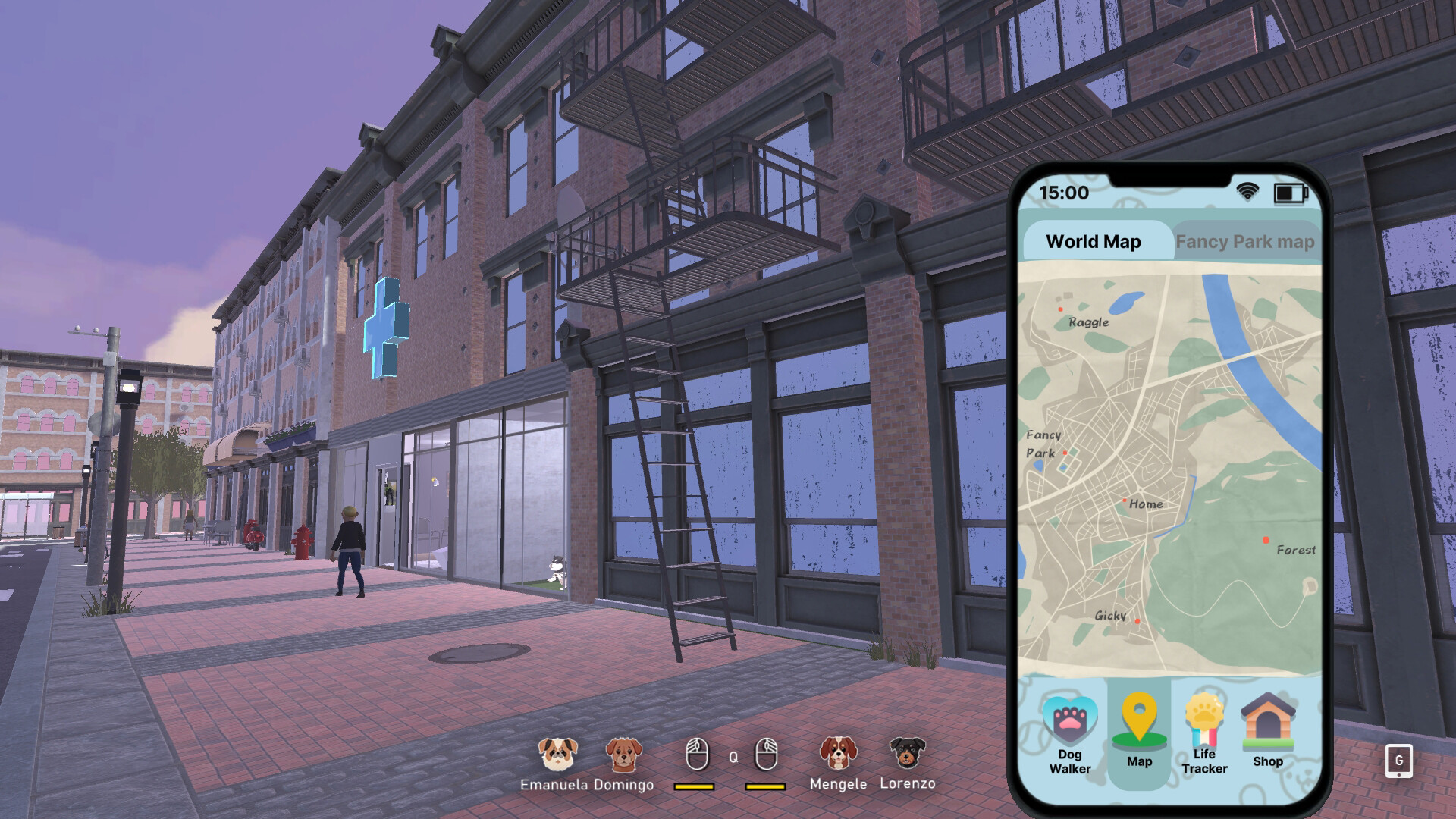
Task: Click the left mouse button indicator
Action: pos(699,755)
